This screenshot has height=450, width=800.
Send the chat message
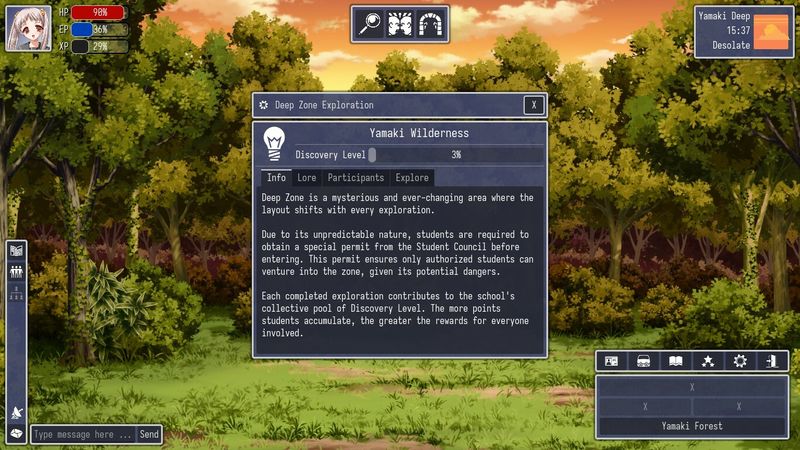click(x=149, y=435)
